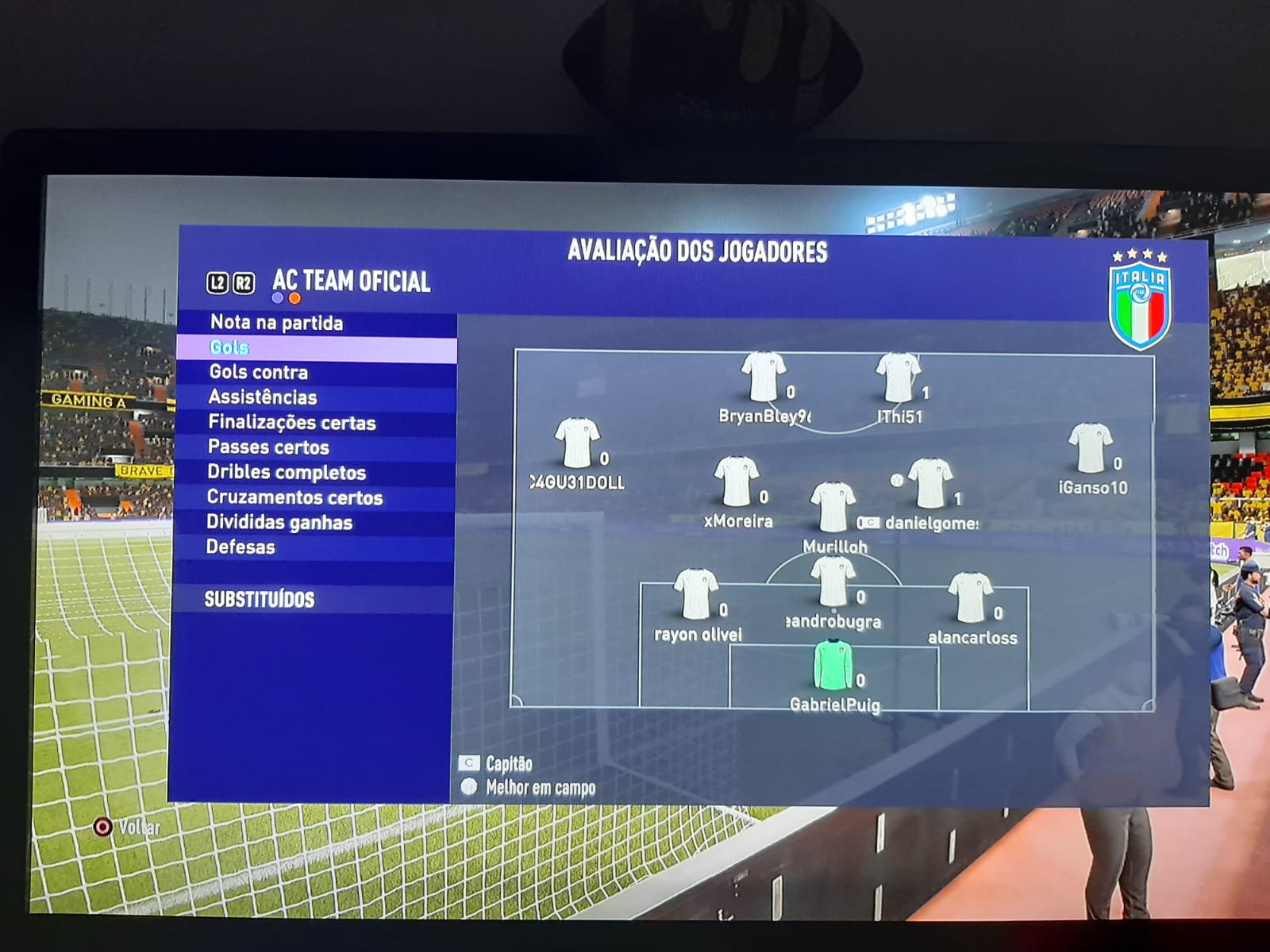
Task: Select Cruzamentos certos stat
Action: click(x=294, y=497)
